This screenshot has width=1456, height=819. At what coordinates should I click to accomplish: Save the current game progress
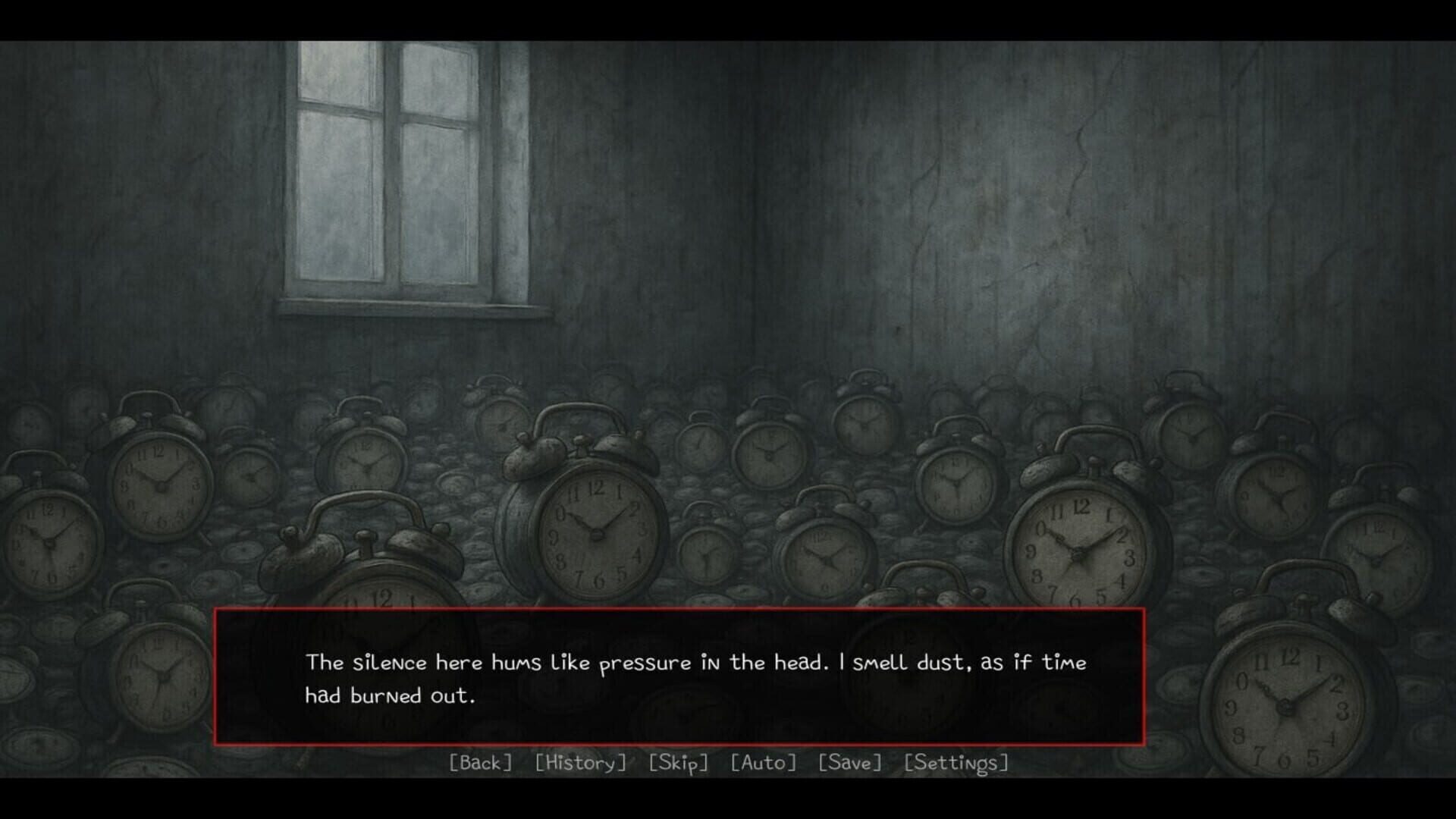(x=850, y=763)
